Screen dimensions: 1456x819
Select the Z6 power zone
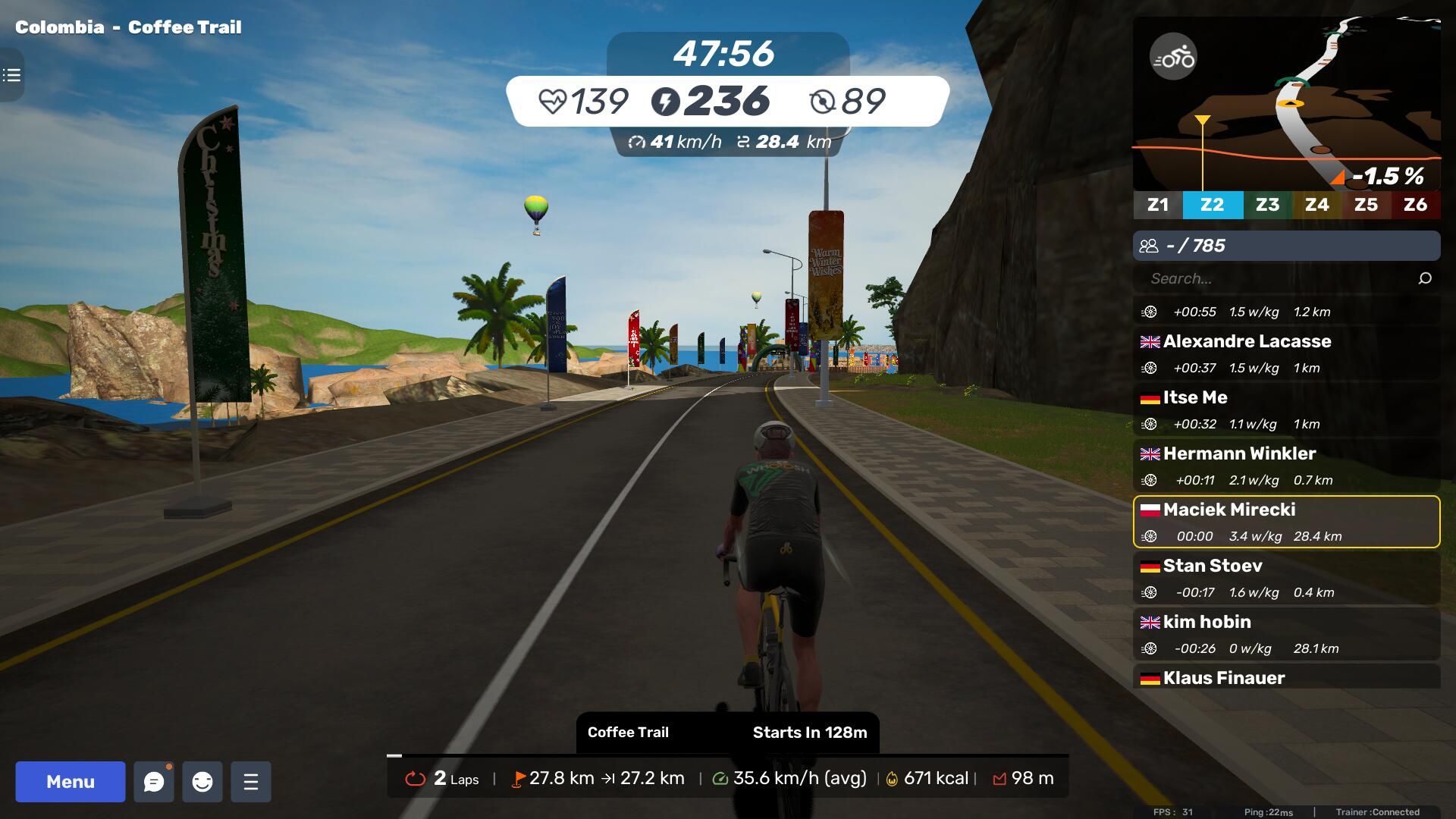(x=1415, y=205)
